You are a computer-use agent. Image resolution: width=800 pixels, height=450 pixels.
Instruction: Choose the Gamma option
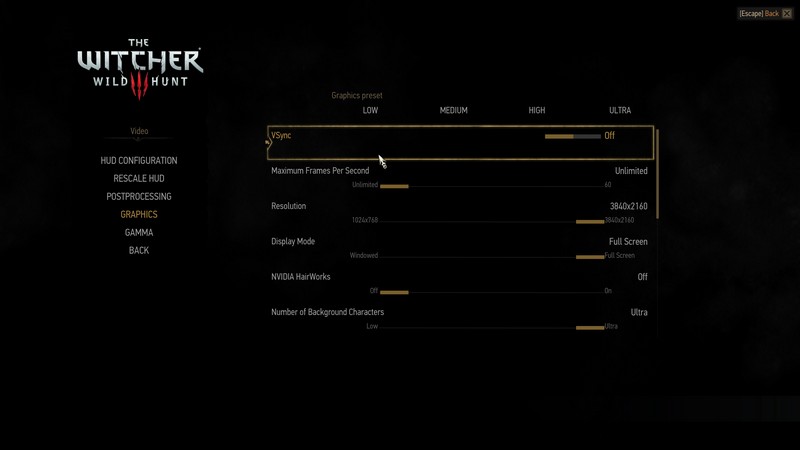[x=139, y=233]
